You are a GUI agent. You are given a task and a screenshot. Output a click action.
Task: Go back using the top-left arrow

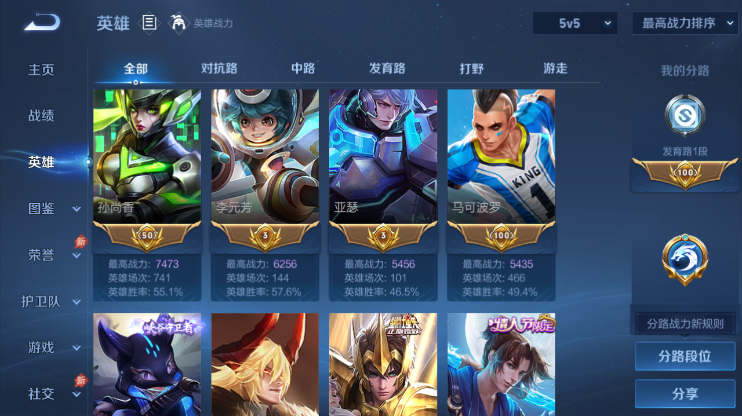42,22
